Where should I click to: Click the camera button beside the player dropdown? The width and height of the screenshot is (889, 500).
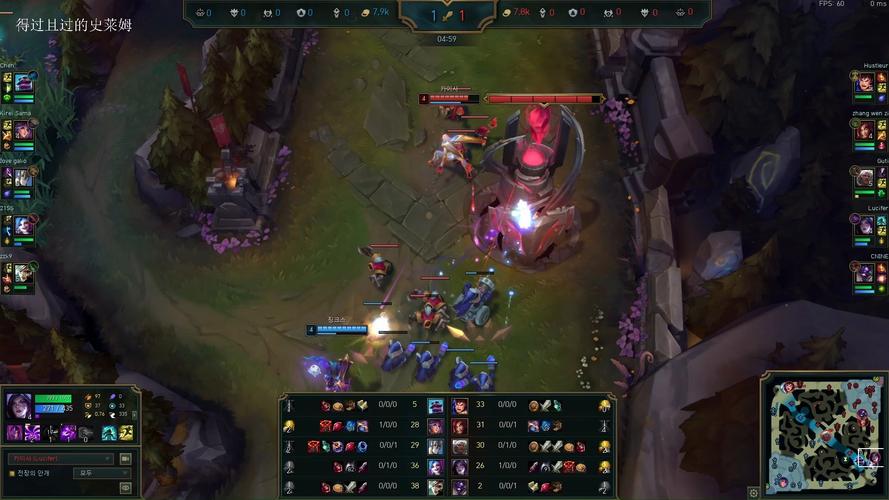coord(126,459)
